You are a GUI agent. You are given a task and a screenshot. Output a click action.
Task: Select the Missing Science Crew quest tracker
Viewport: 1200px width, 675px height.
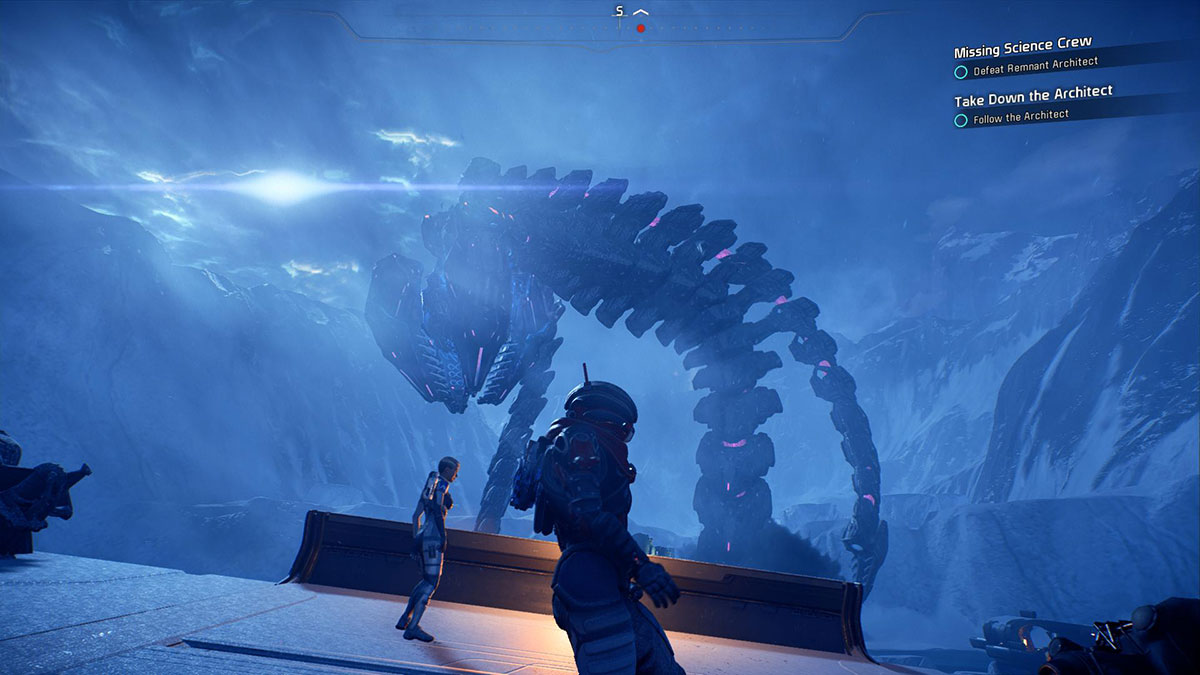pyautogui.click(x=1022, y=49)
